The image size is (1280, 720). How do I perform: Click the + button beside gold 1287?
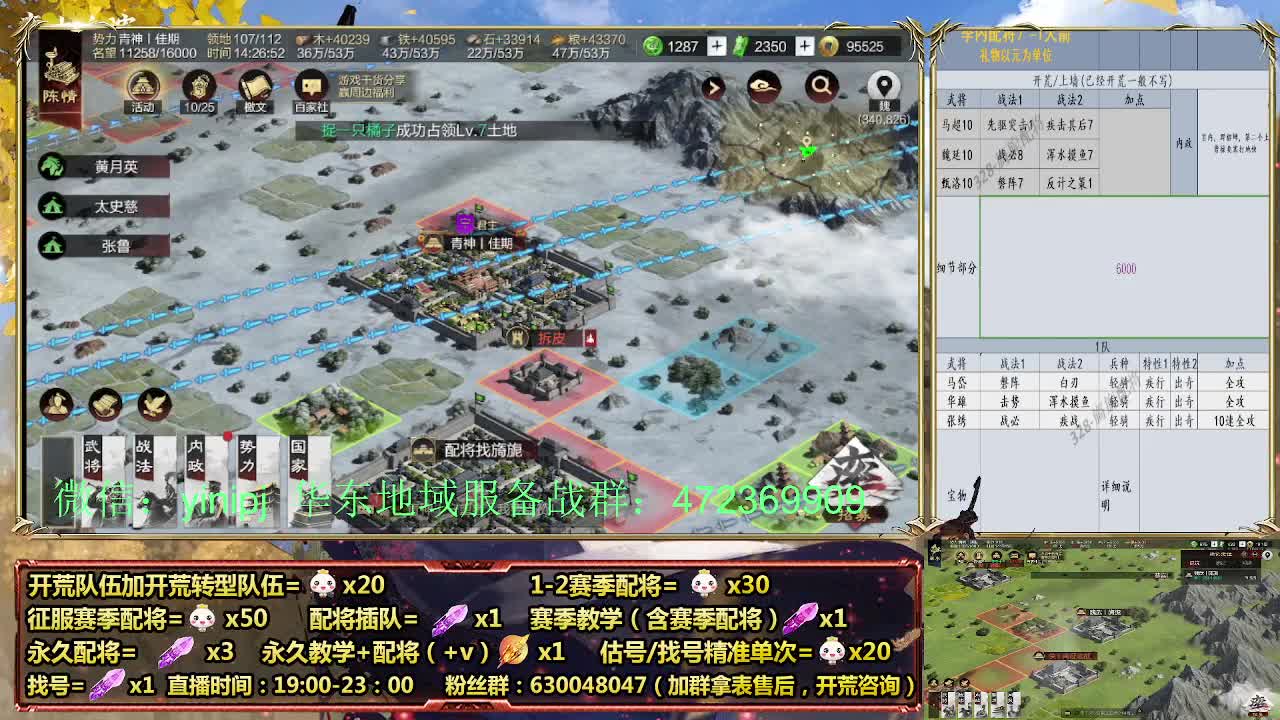(716, 46)
